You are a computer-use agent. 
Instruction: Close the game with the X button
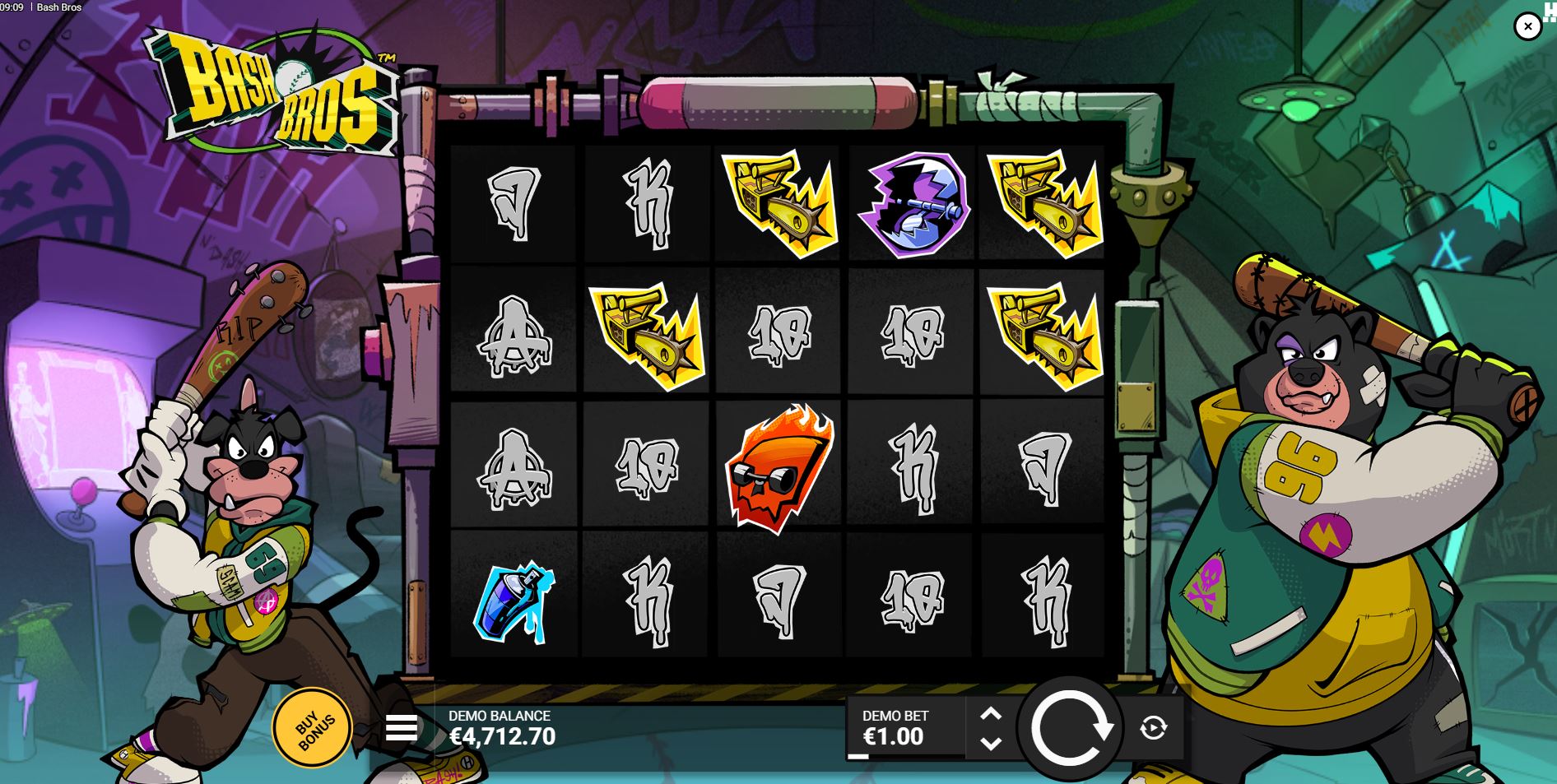tap(1528, 26)
